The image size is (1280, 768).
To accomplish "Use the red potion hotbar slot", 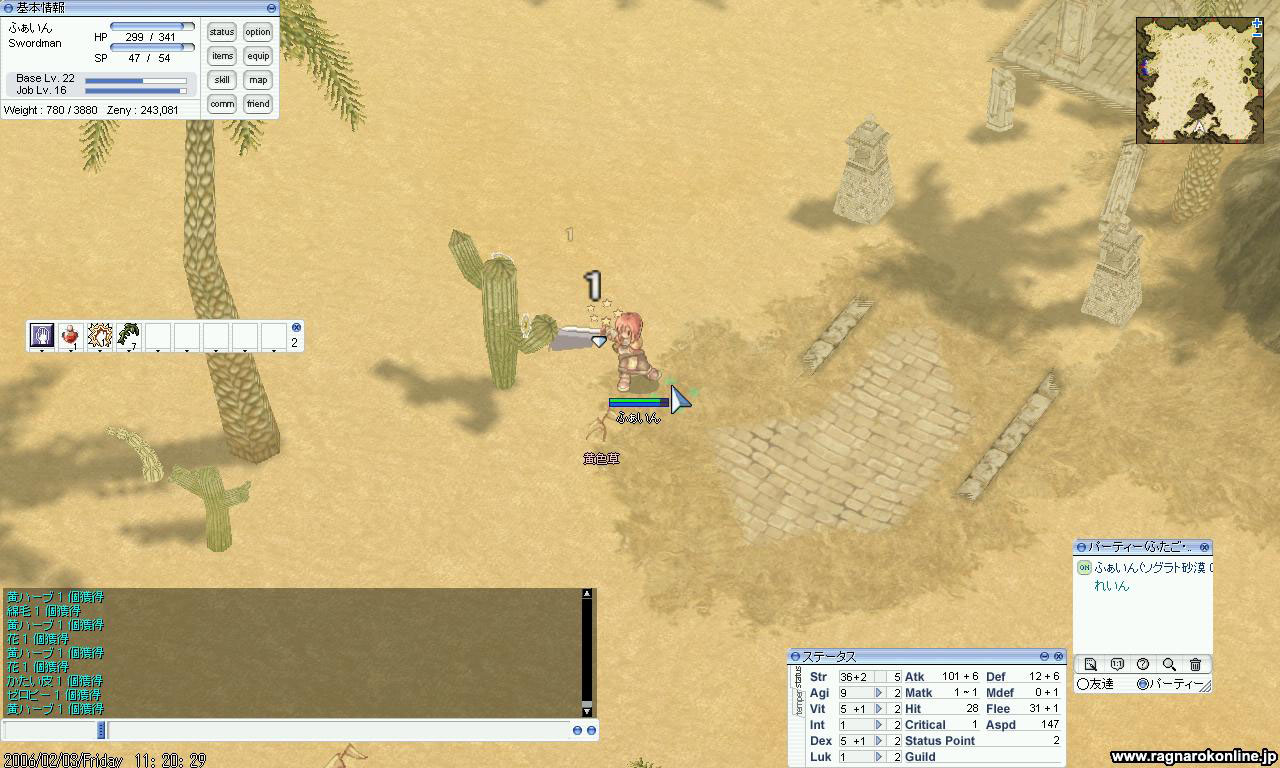I will tap(70, 336).
